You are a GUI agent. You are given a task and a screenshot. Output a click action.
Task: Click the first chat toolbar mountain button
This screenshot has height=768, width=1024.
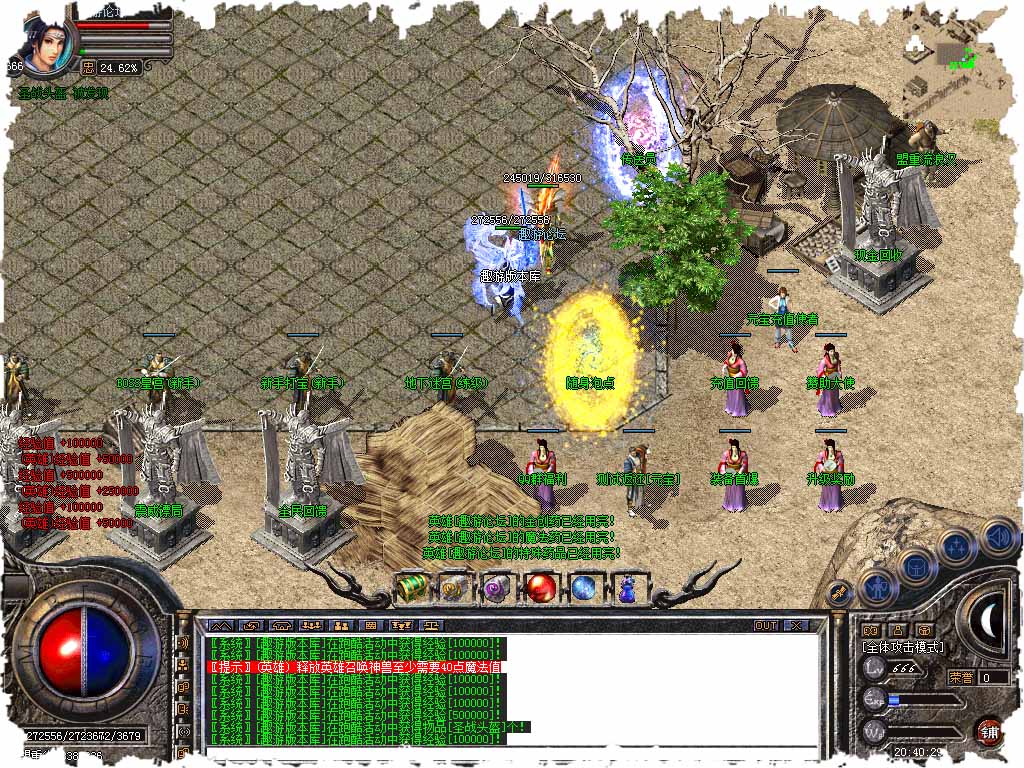214,626
